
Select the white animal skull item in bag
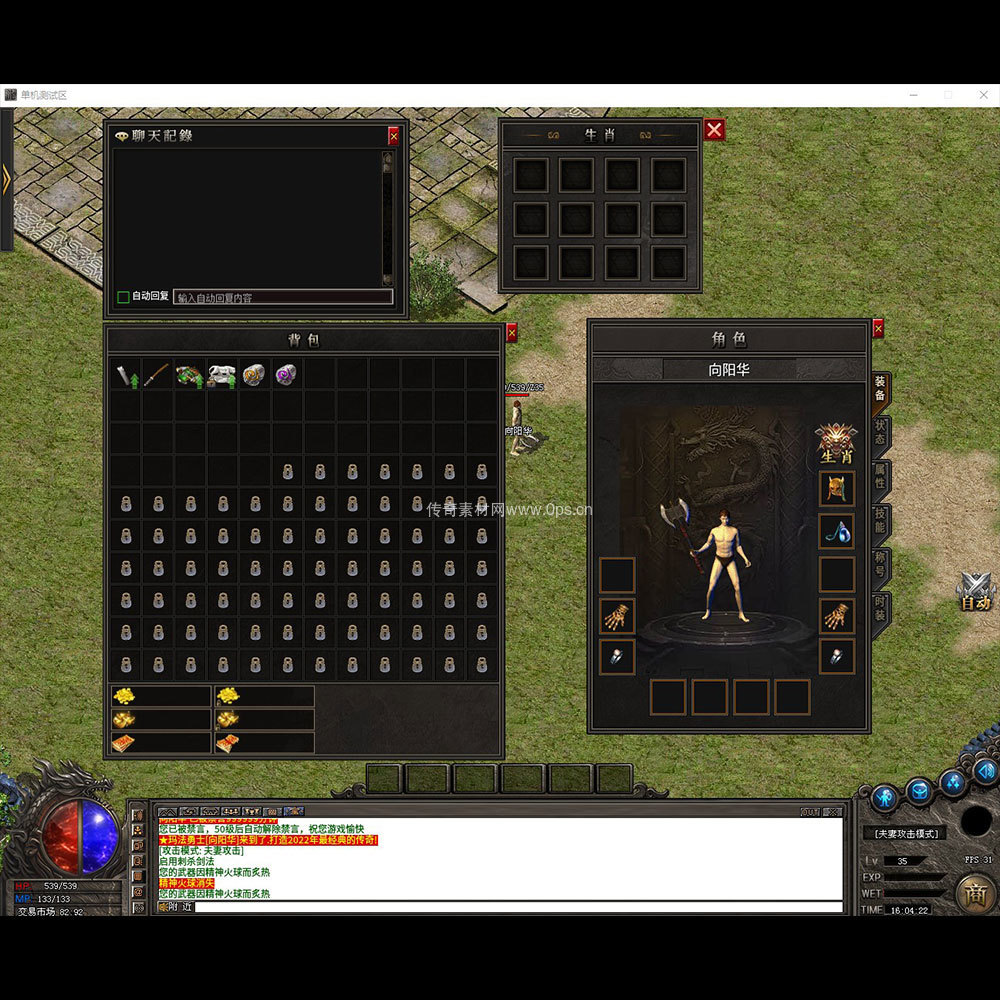221,375
